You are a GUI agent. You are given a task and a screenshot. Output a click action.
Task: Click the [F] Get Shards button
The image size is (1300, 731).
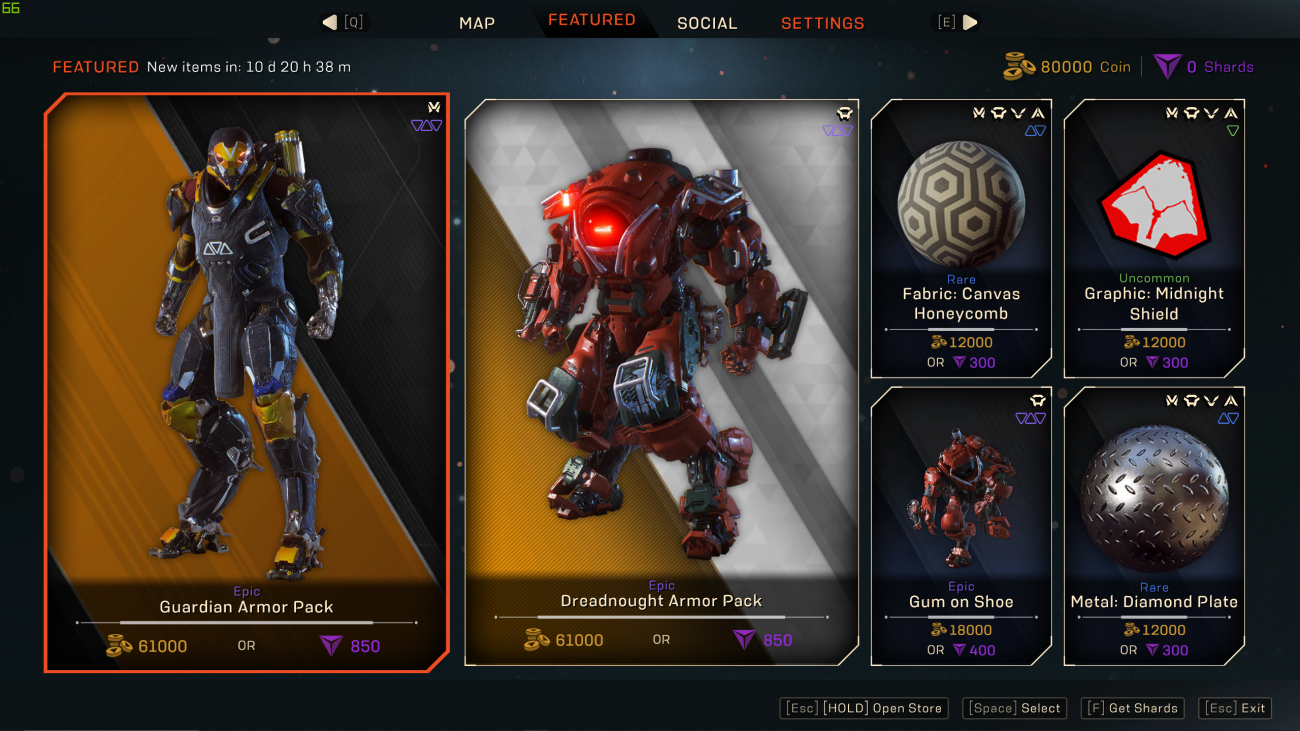tap(1132, 708)
